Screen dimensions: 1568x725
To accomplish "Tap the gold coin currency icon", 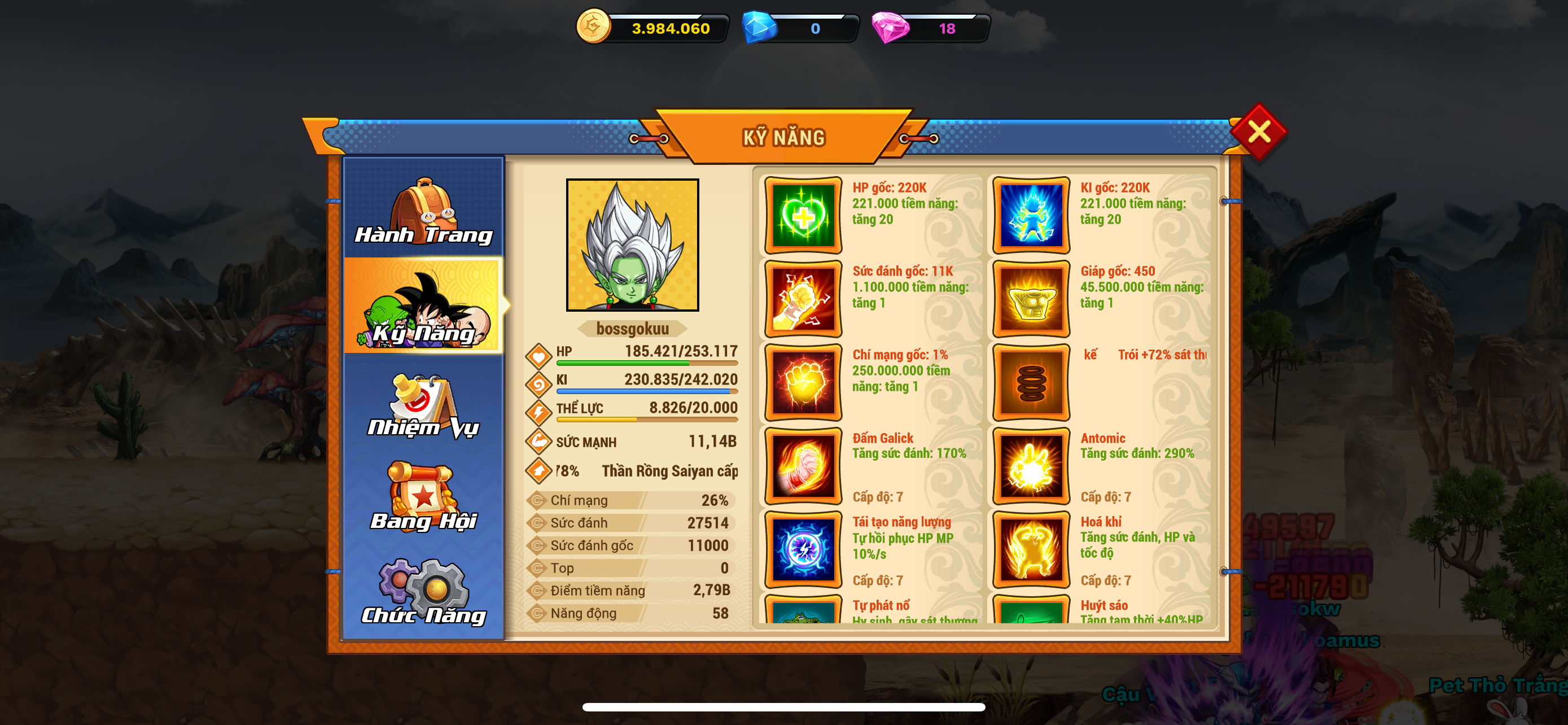I will (593, 27).
